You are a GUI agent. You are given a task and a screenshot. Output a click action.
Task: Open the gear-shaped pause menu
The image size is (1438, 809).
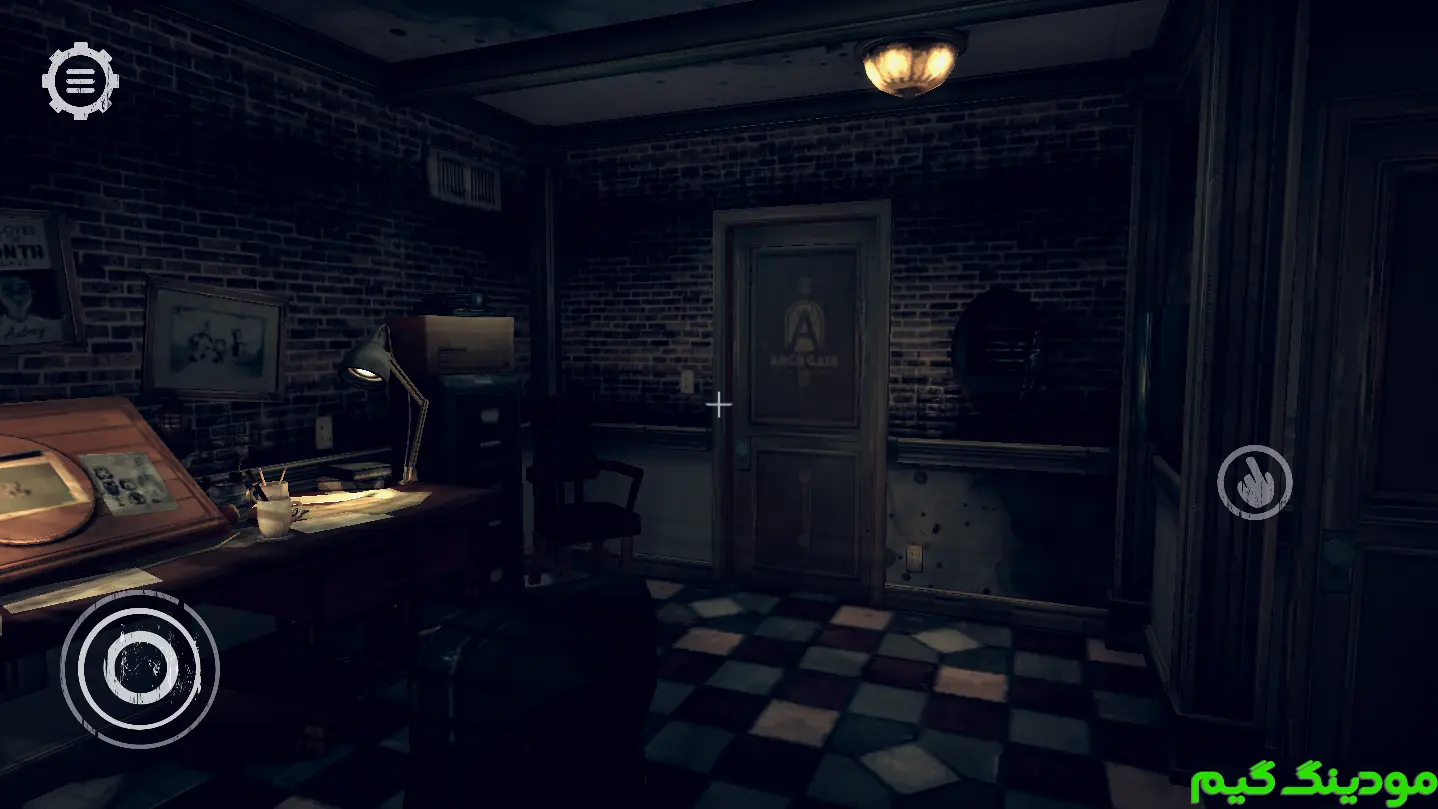(x=80, y=80)
